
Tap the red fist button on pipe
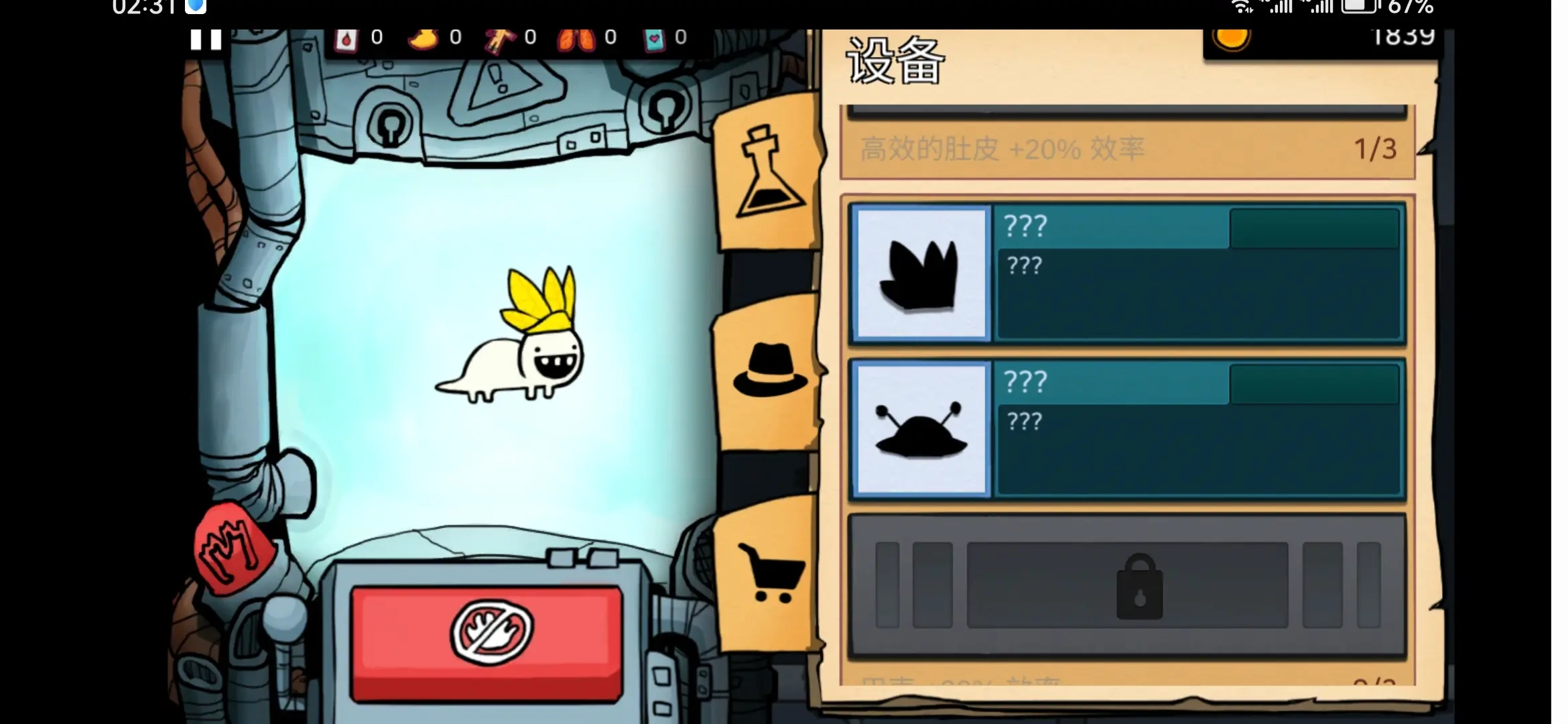coord(233,548)
